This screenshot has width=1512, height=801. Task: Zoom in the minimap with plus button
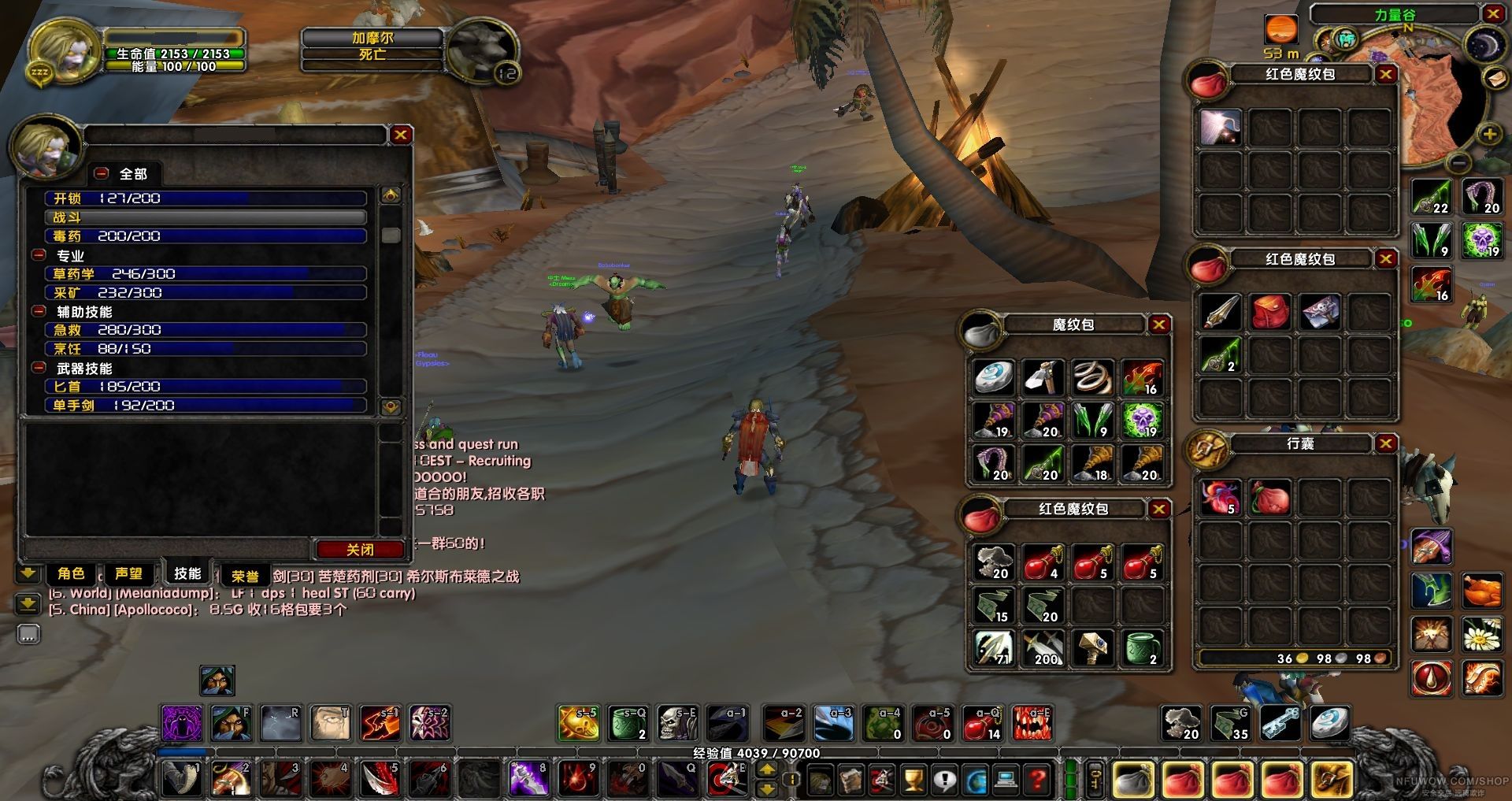[1489, 134]
